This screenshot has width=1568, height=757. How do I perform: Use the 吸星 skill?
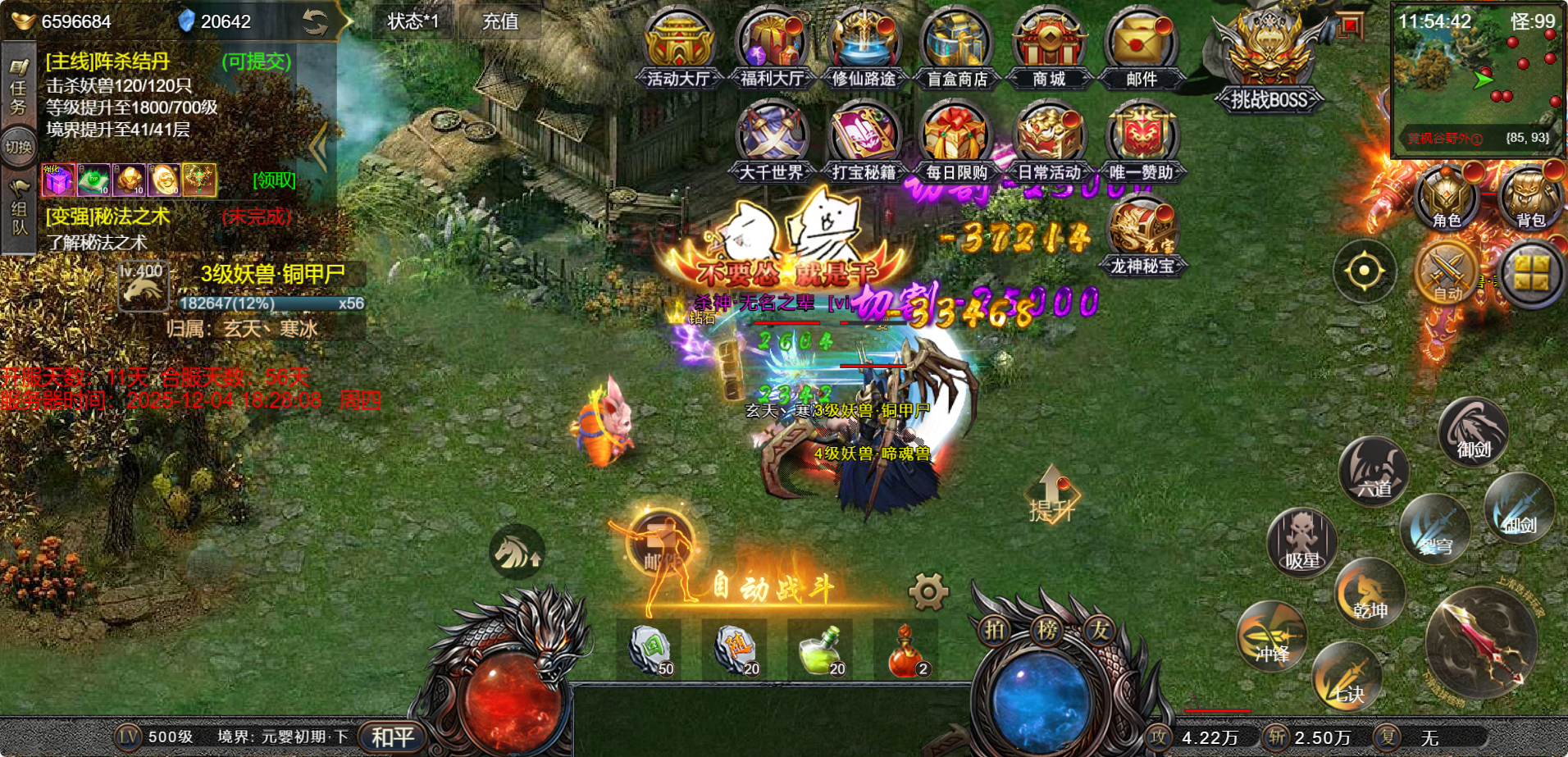pyautogui.click(x=1301, y=542)
